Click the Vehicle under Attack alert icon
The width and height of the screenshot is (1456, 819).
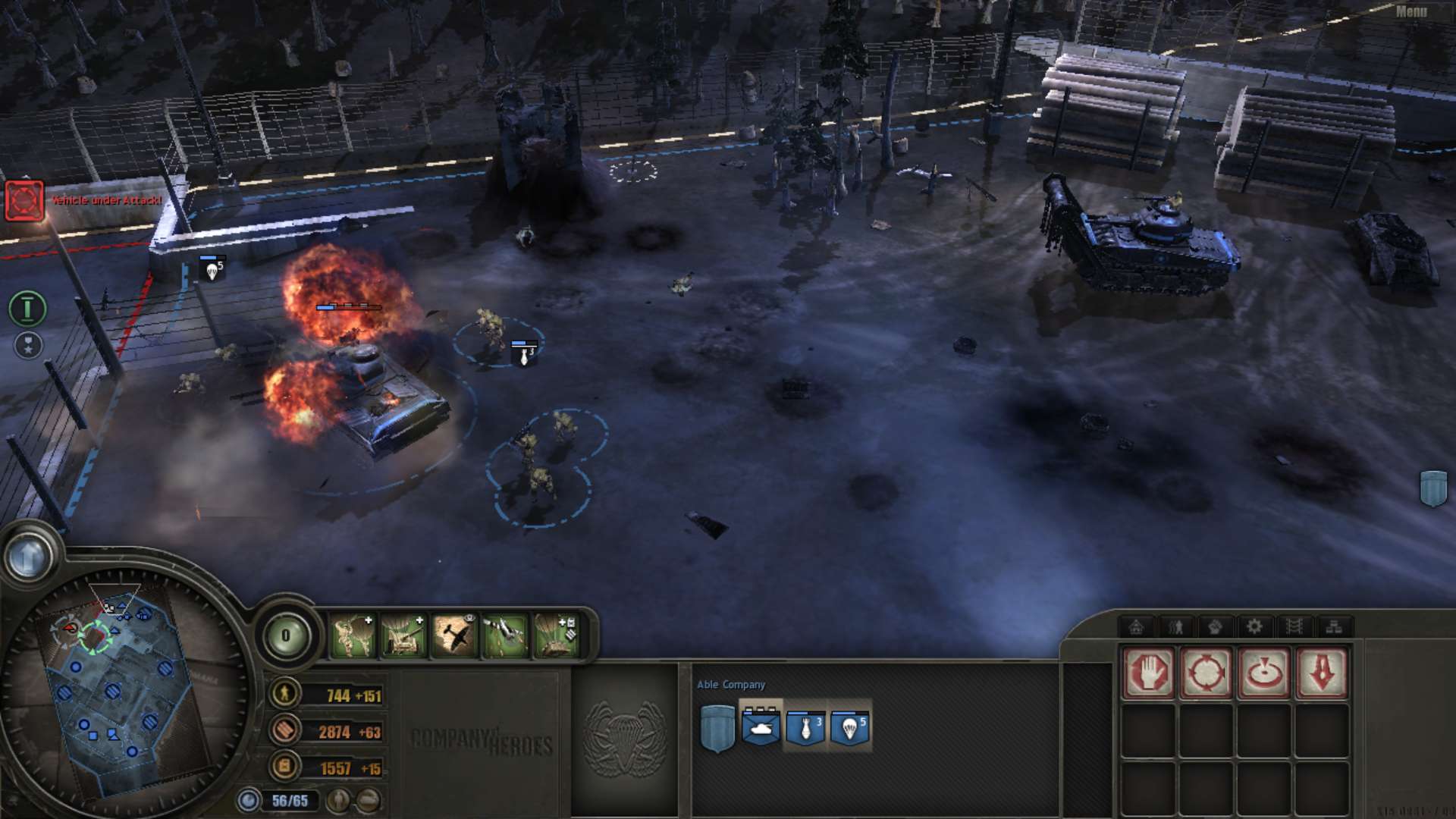(x=24, y=200)
